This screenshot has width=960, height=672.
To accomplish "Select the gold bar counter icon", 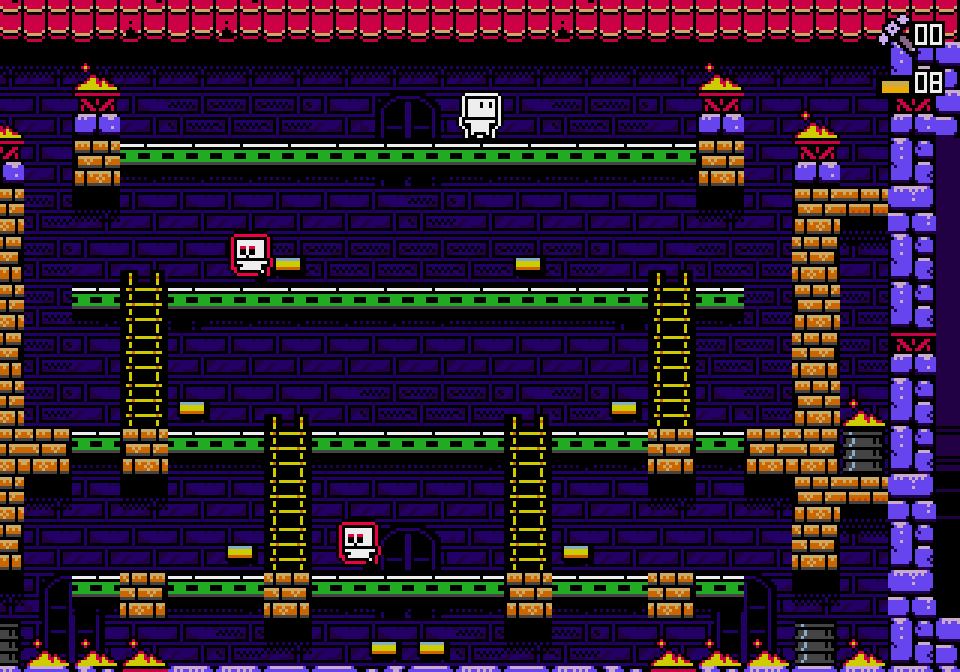I will (895, 87).
